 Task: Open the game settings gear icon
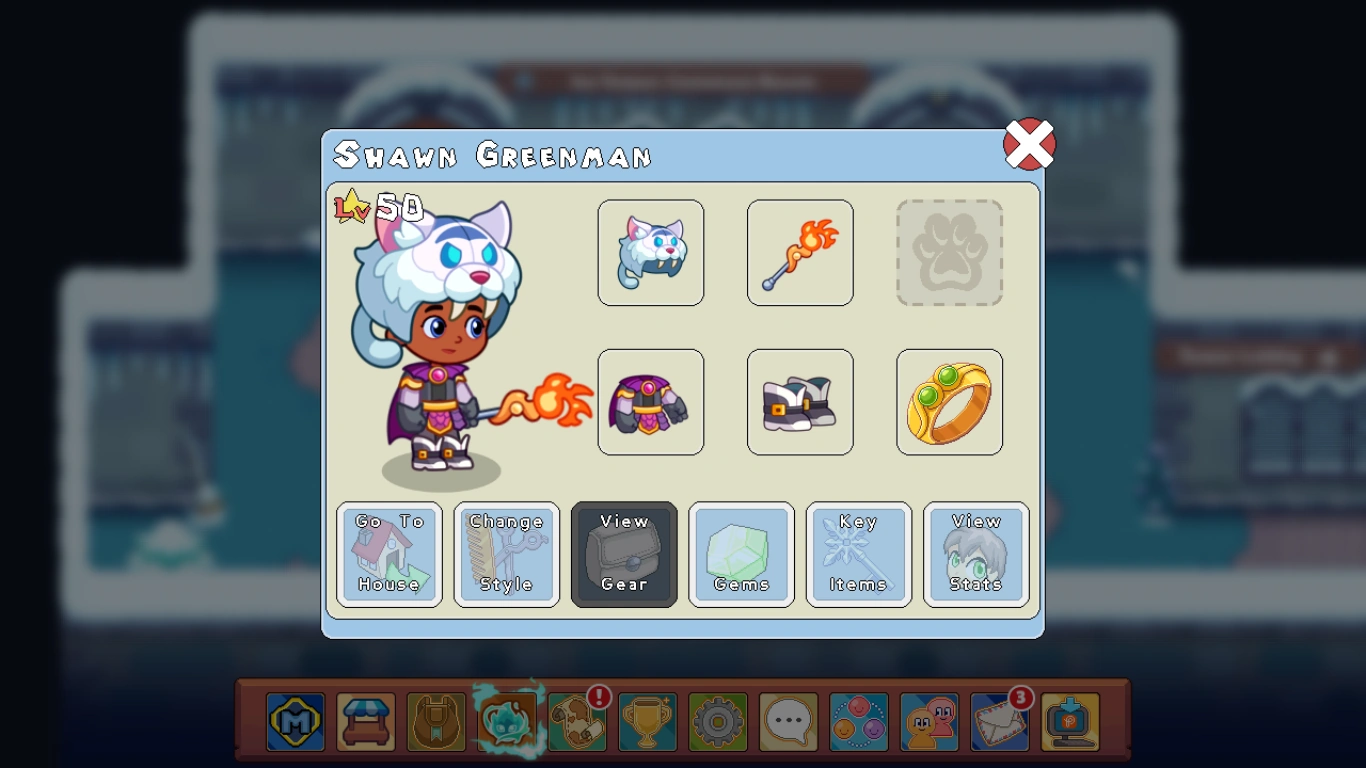point(717,721)
